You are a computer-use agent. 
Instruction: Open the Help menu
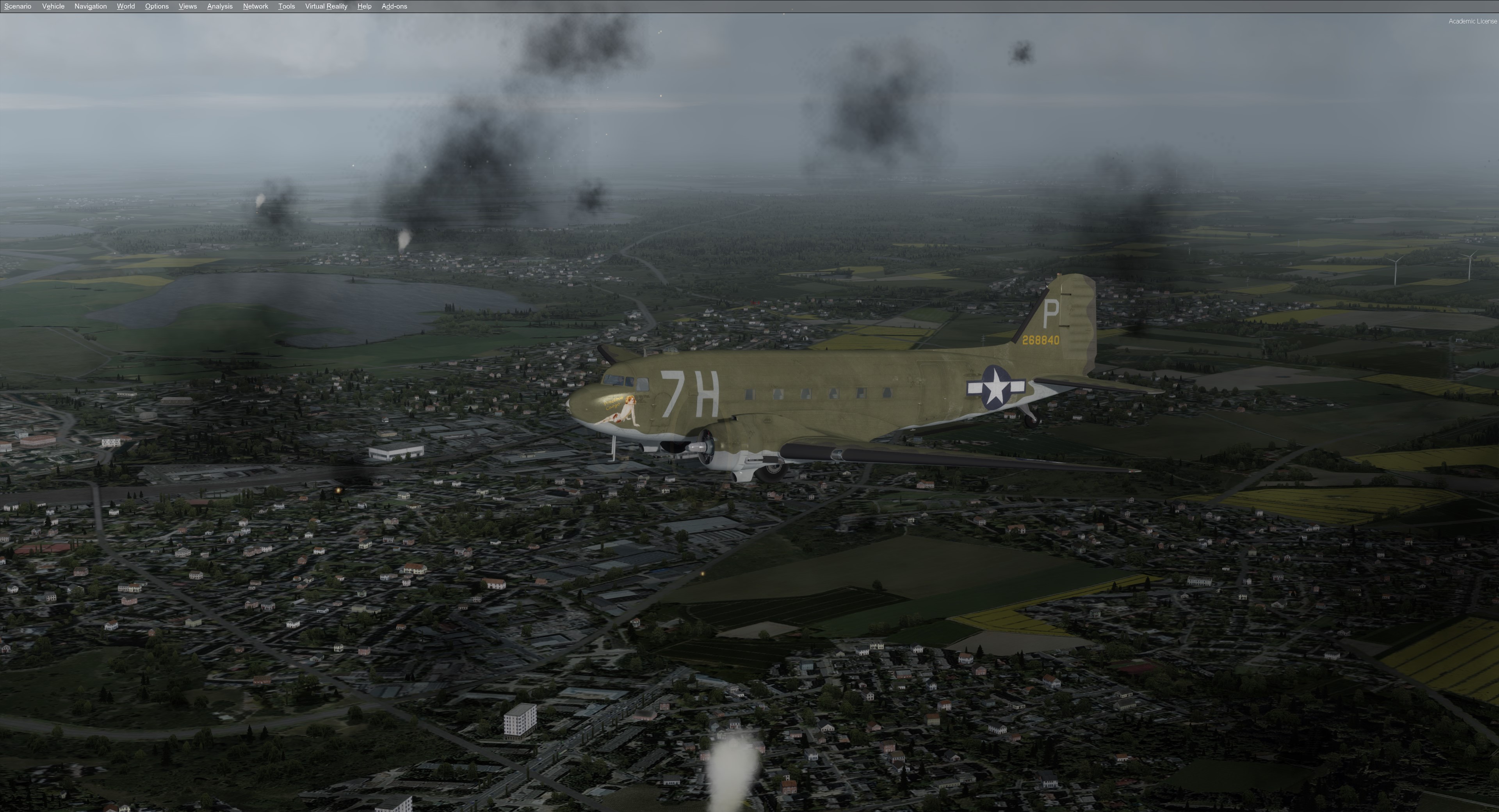pos(364,6)
